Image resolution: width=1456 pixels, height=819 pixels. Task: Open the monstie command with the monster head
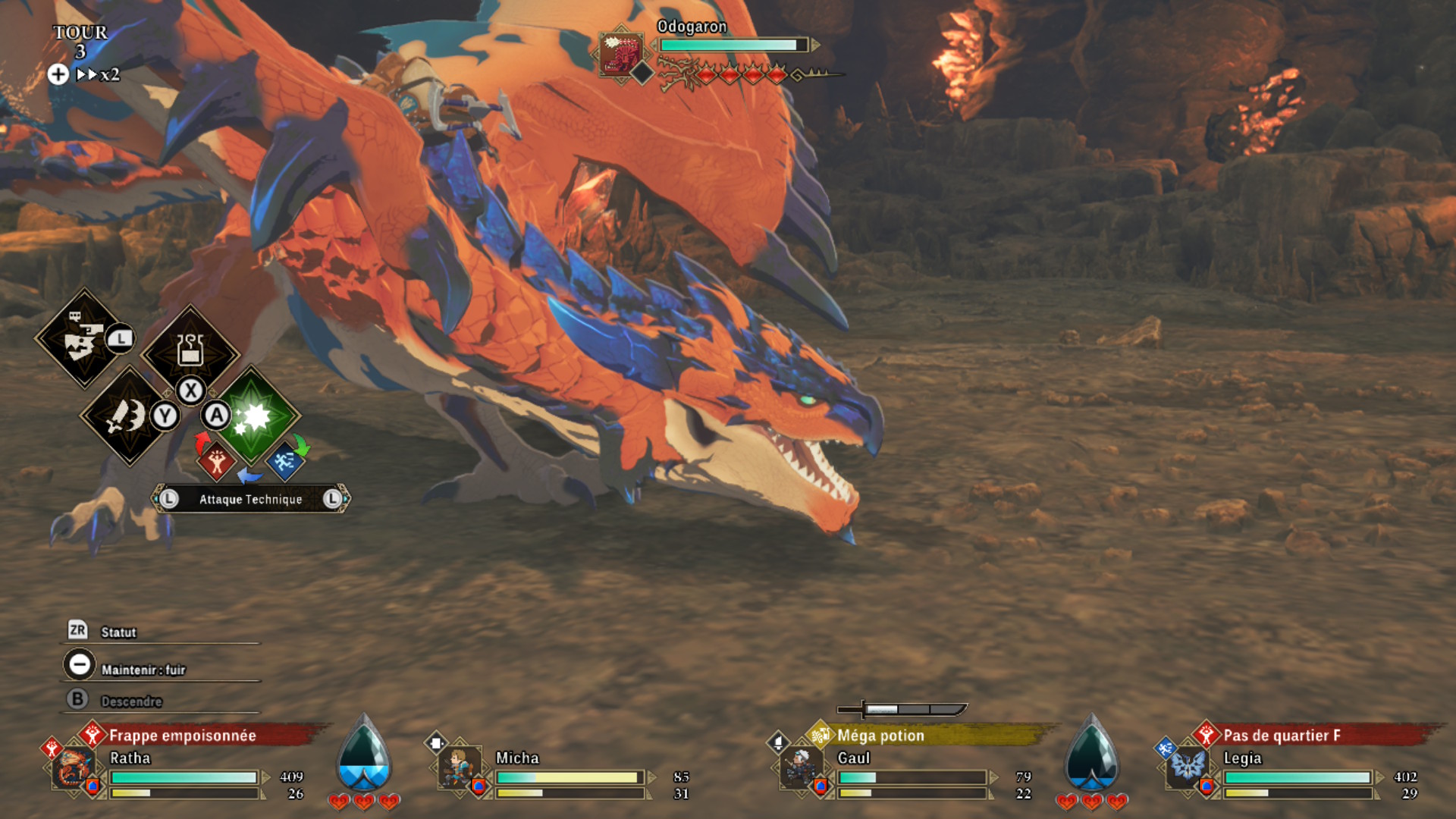(x=83, y=339)
